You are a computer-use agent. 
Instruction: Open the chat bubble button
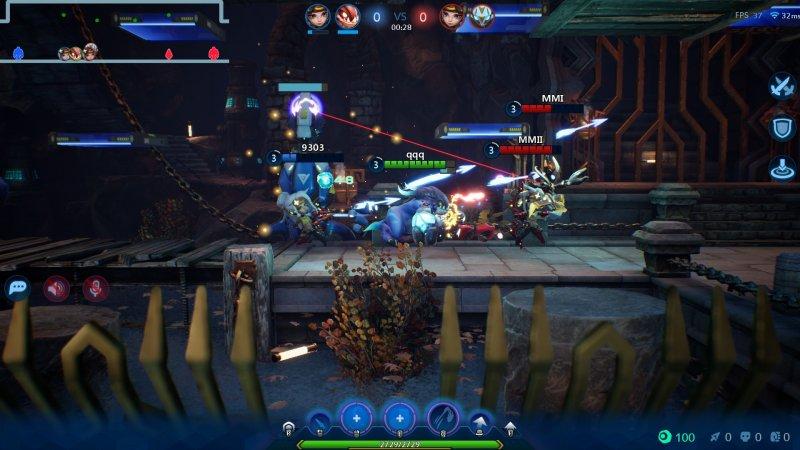pyautogui.click(x=18, y=289)
